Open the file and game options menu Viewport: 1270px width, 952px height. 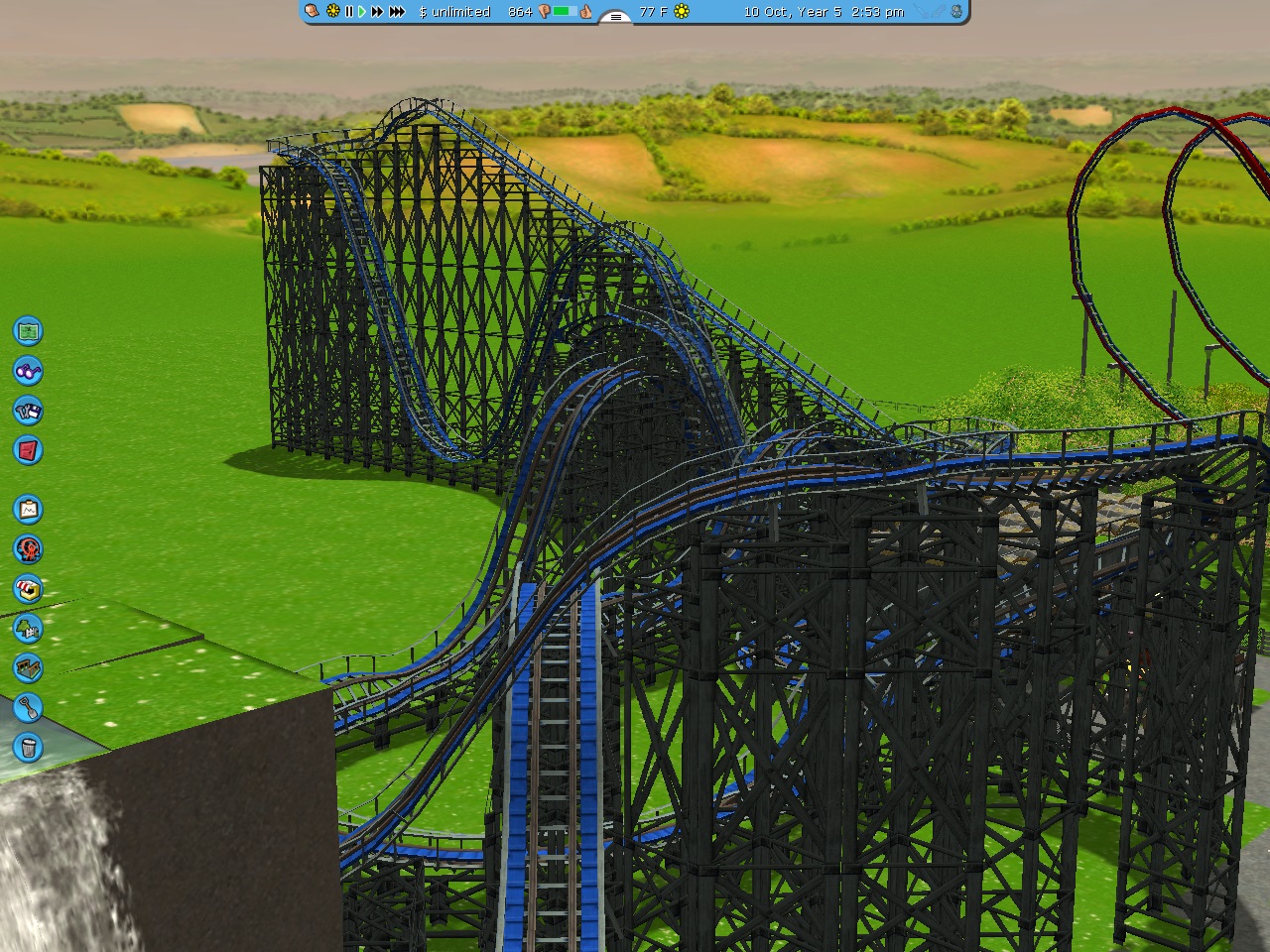click(x=29, y=410)
